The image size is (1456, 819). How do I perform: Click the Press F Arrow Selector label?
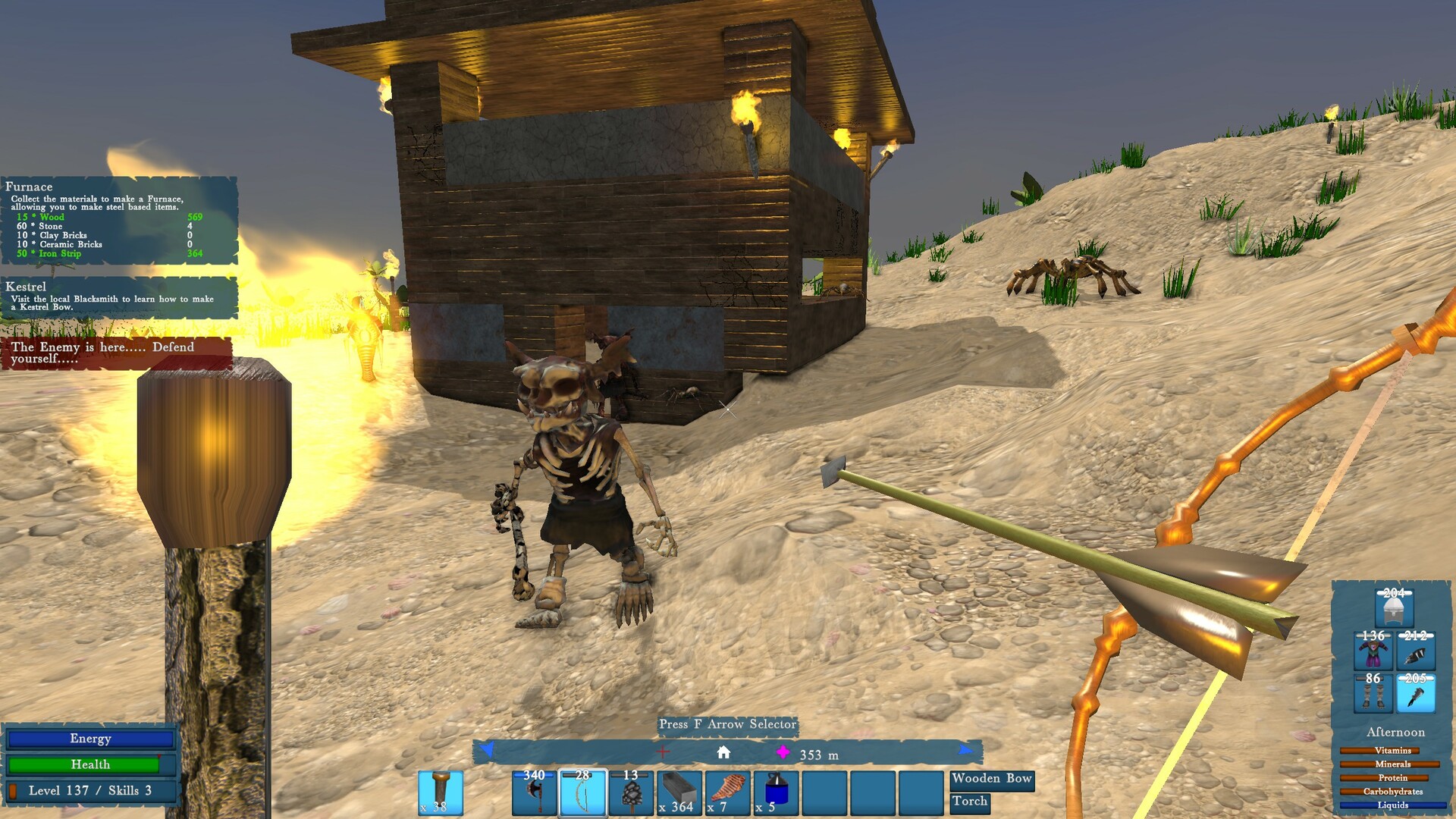pos(728,725)
